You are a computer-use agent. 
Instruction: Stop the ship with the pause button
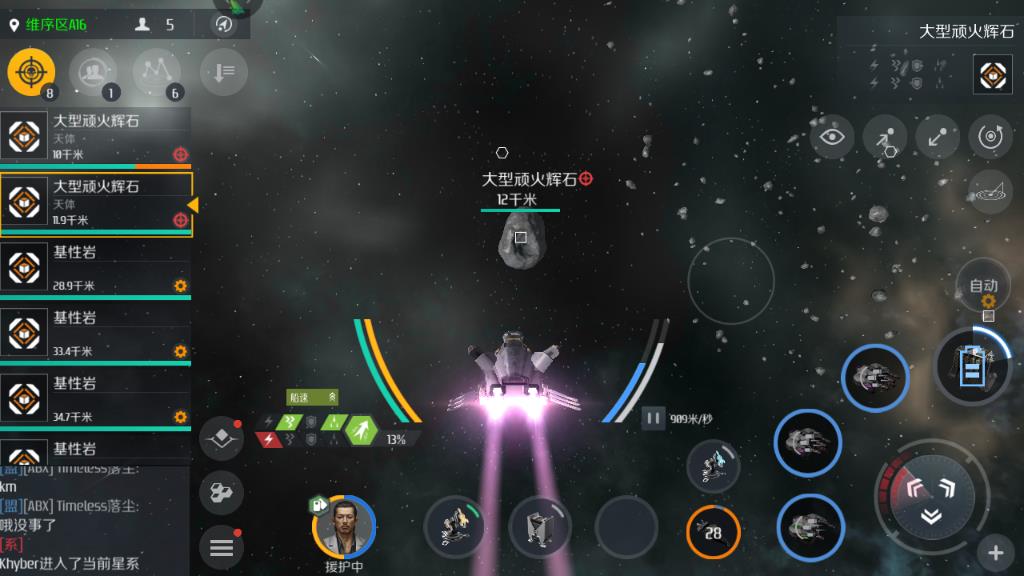(653, 418)
